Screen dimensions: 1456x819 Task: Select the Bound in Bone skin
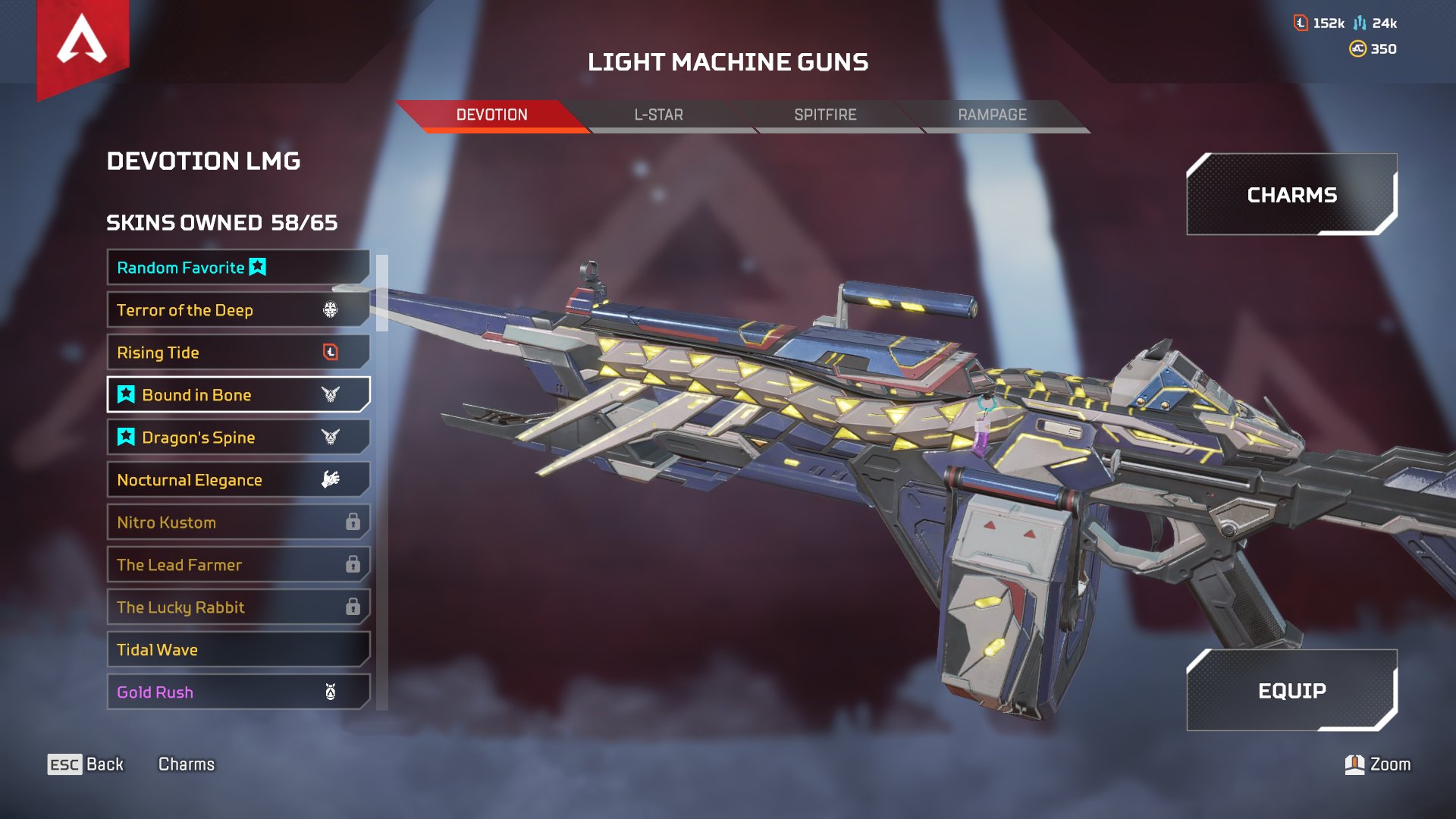238,395
